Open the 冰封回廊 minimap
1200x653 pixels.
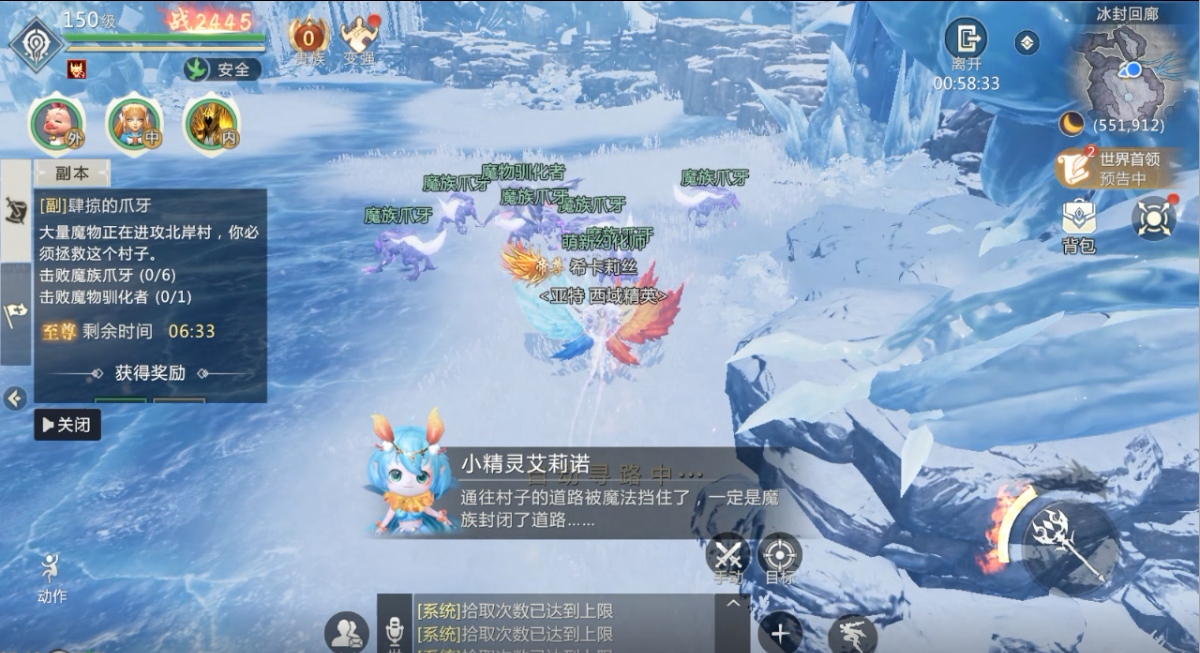click(1125, 70)
